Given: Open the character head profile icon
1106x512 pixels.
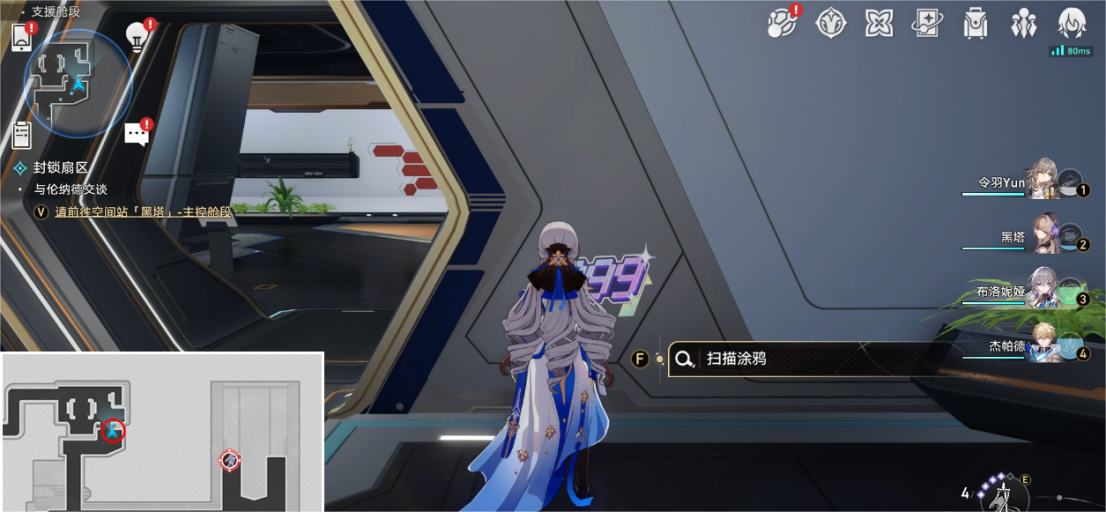Looking at the screenshot, I should 1072,22.
